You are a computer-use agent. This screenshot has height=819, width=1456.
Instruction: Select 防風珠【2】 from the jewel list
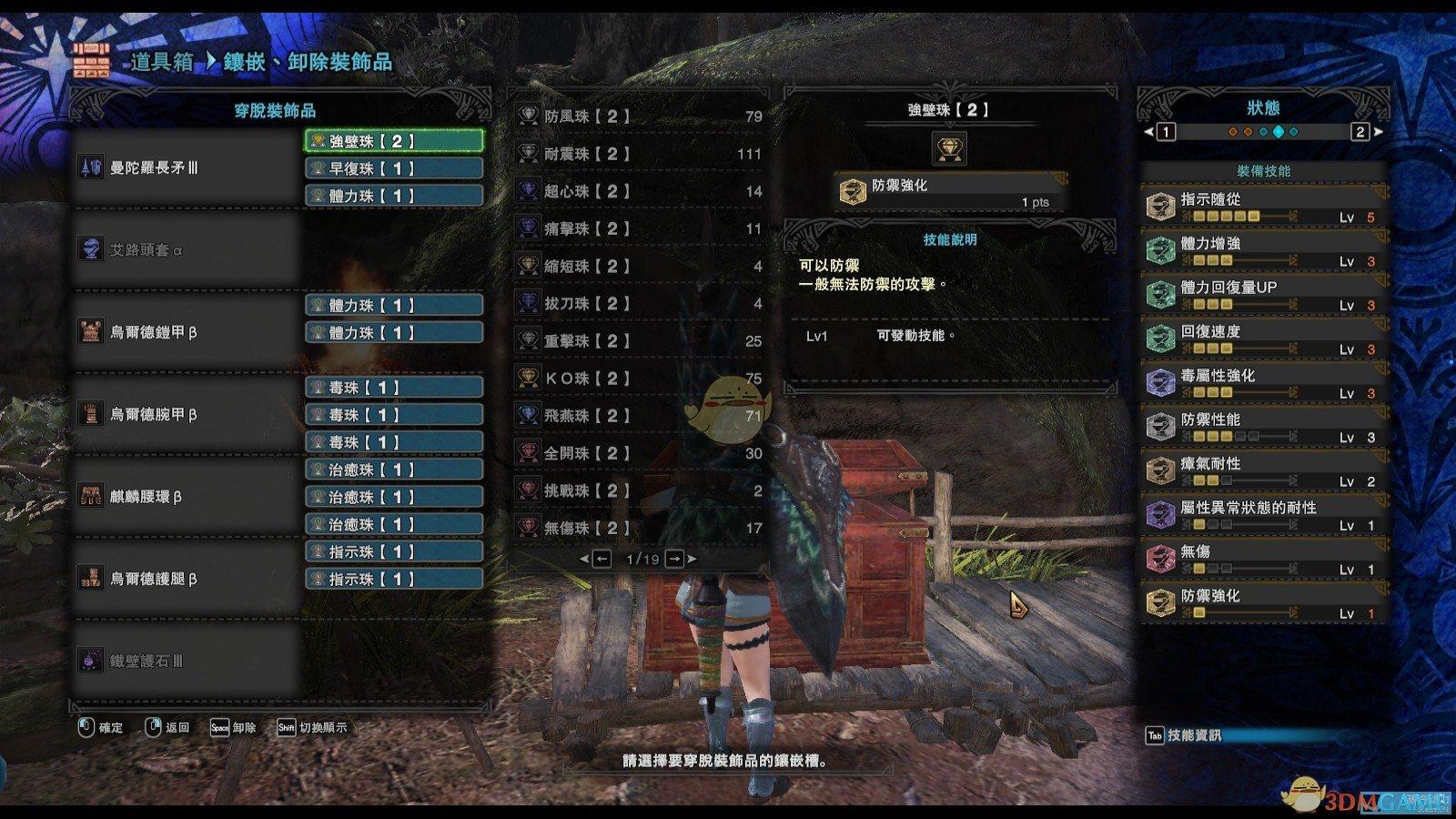coord(639,116)
